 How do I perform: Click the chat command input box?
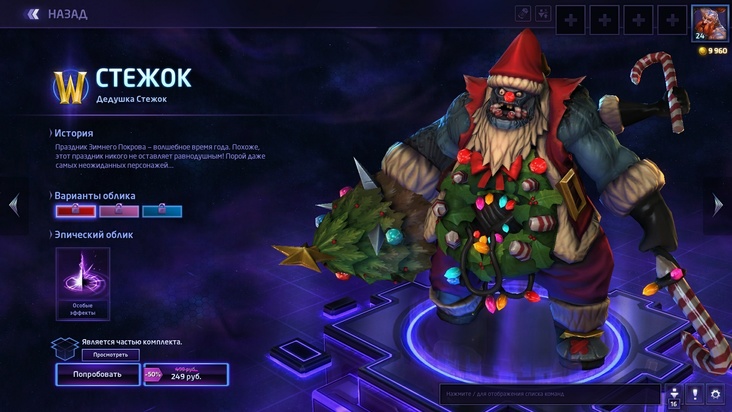point(548,394)
